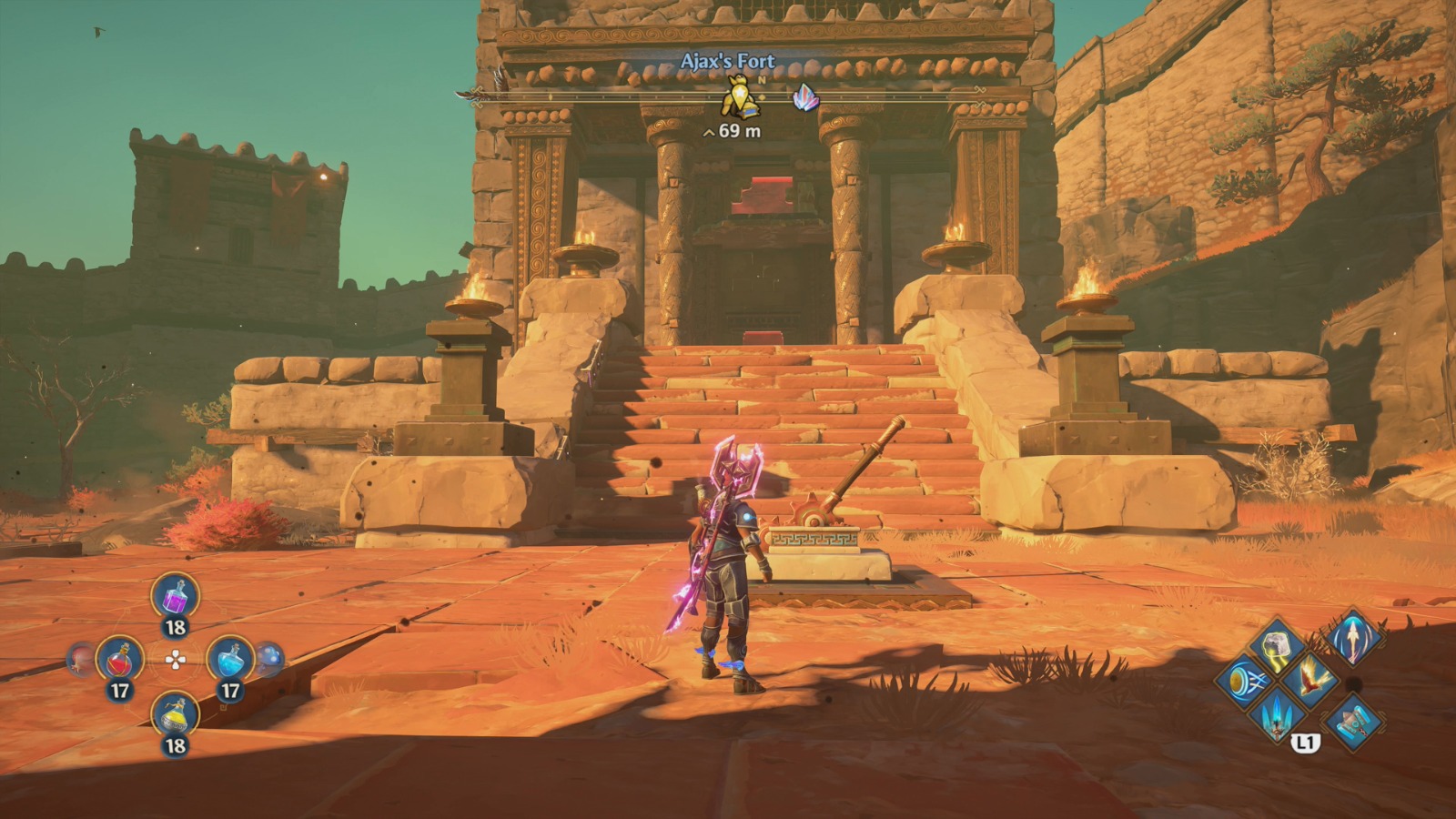
Task: Select the red Health potion icon
Action: (x=120, y=657)
